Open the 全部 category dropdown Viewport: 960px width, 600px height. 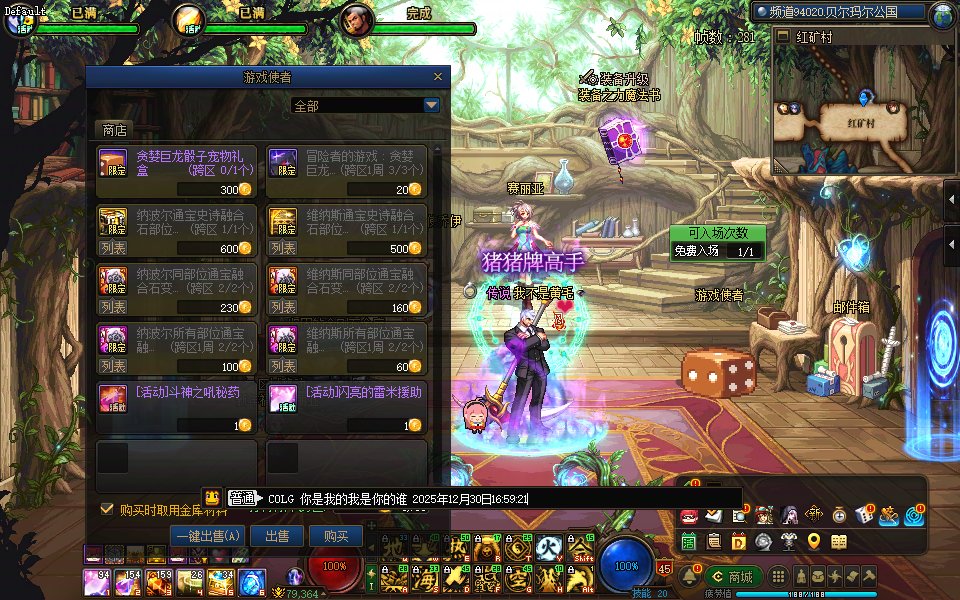(x=431, y=105)
